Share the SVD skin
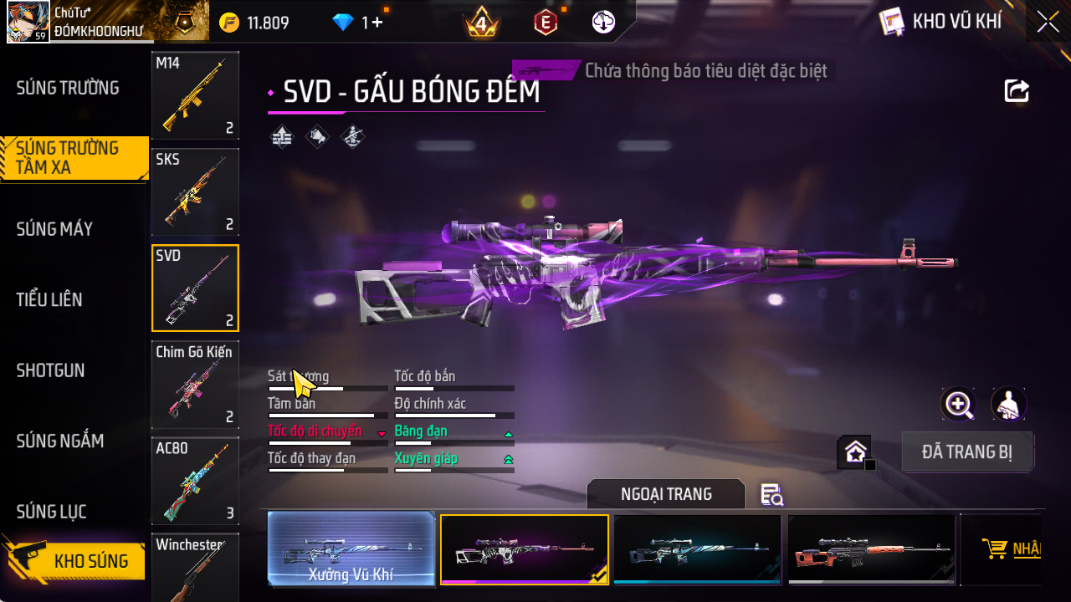 click(1016, 92)
